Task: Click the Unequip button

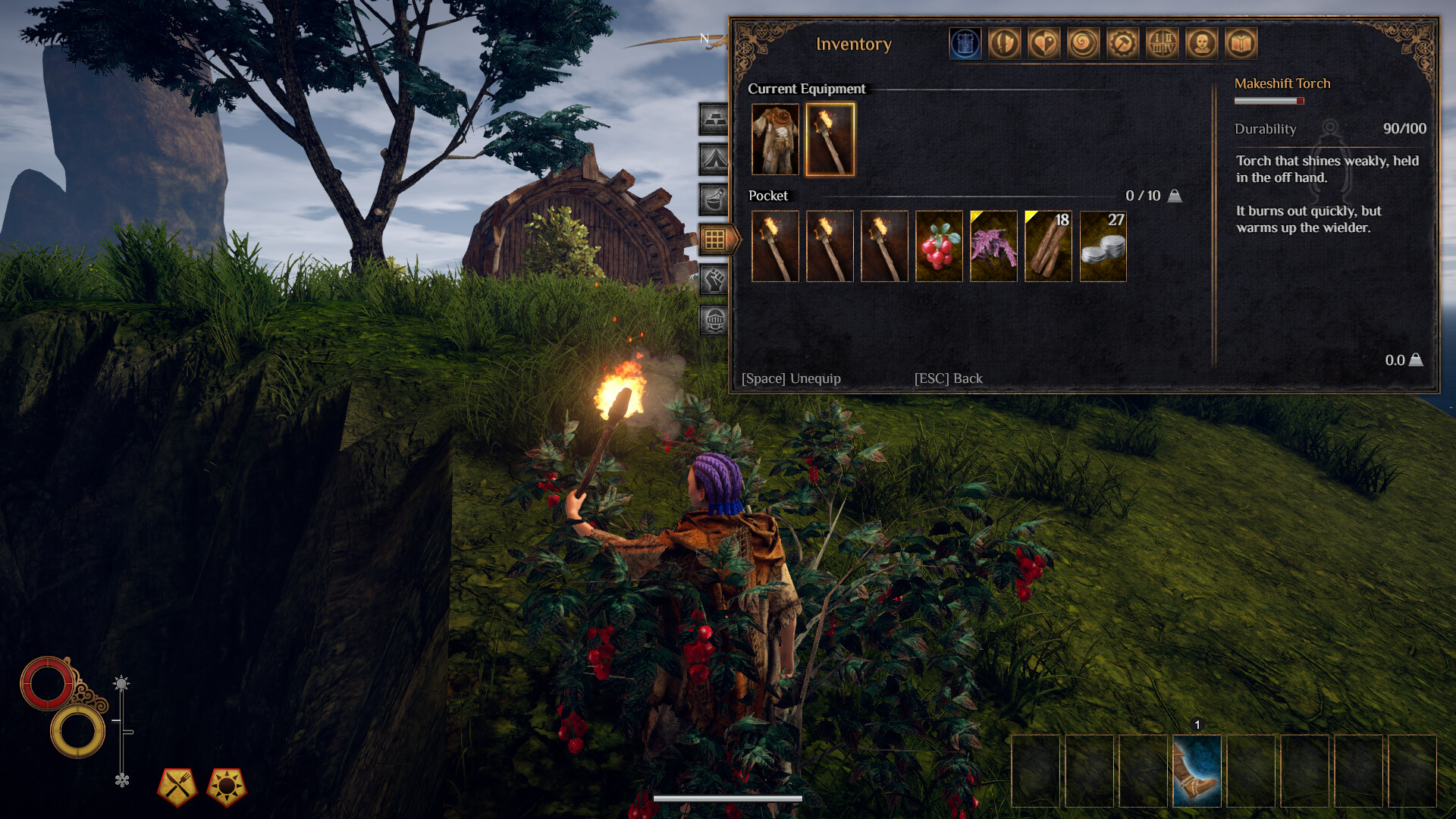Action: (791, 378)
